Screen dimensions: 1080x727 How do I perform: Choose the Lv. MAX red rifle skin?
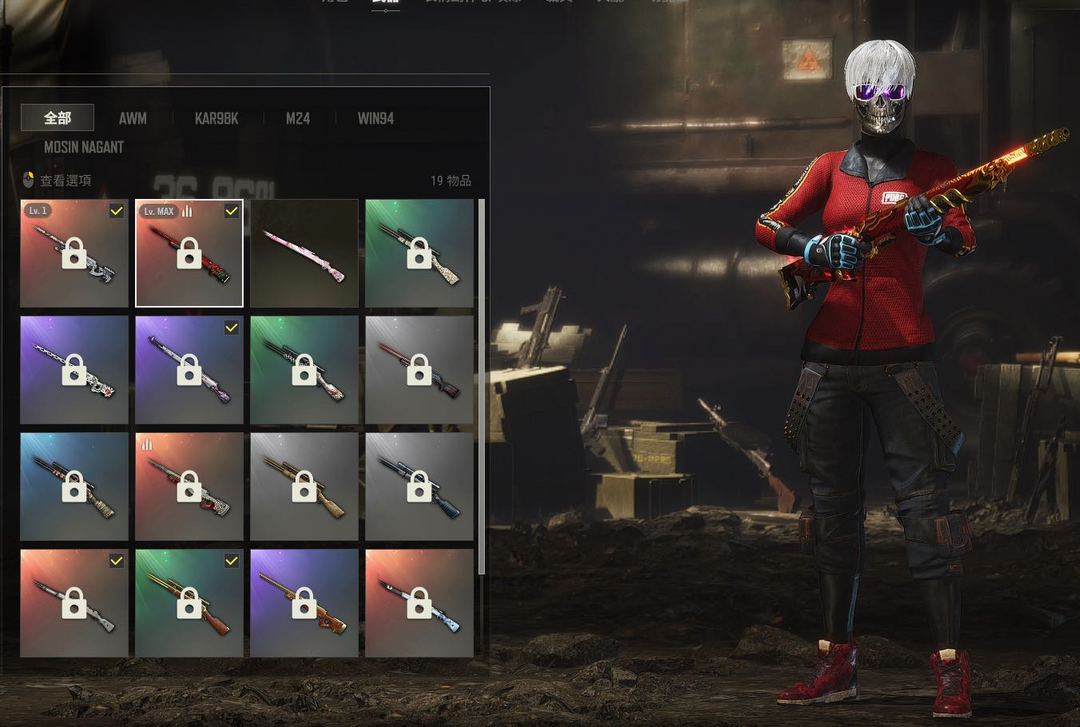pos(189,253)
